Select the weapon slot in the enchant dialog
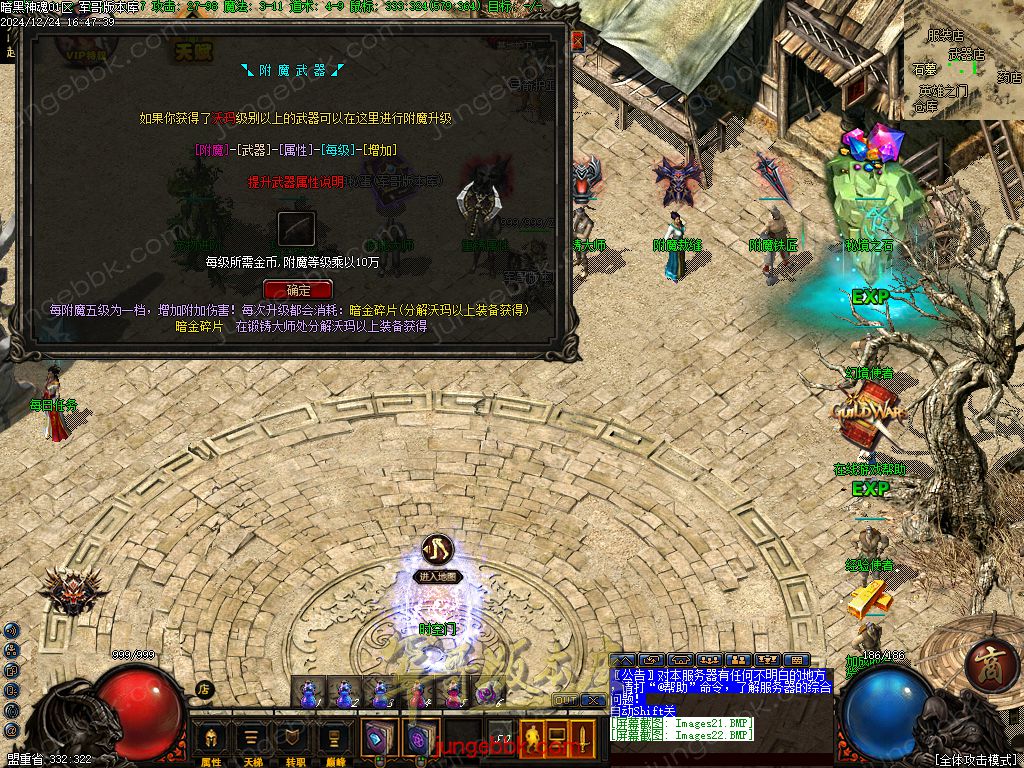 click(296, 230)
